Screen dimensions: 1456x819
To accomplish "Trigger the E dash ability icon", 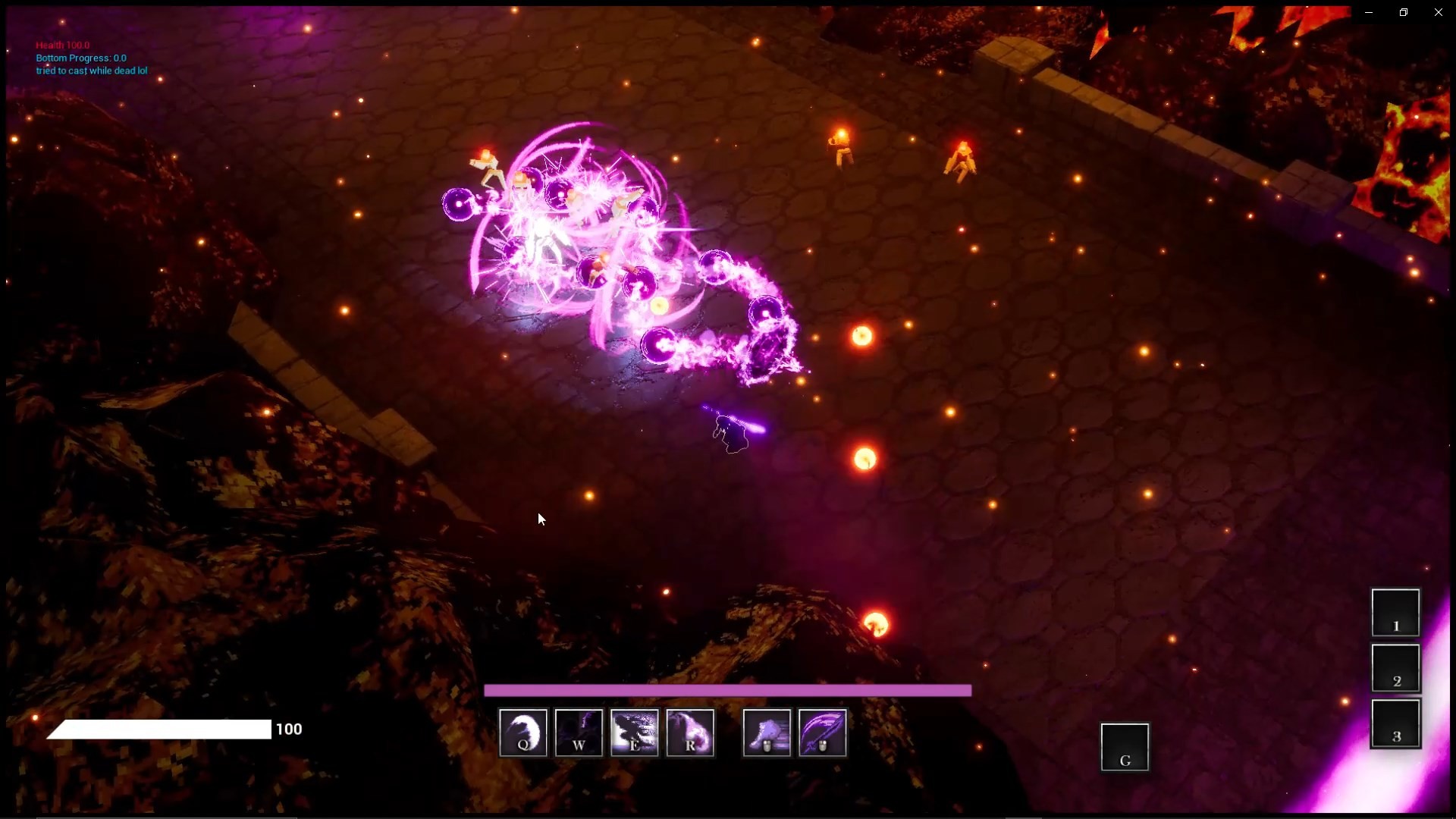I will (635, 733).
